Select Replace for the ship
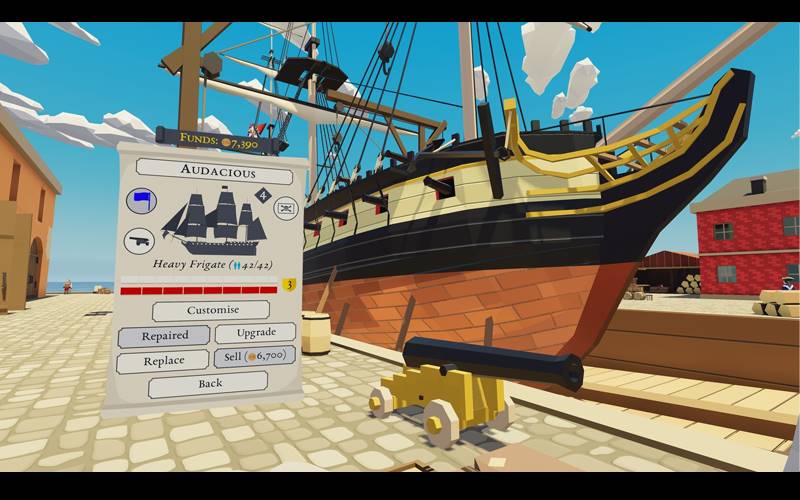The width and height of the screenshot is (800, 500). (x=163, y=361)
